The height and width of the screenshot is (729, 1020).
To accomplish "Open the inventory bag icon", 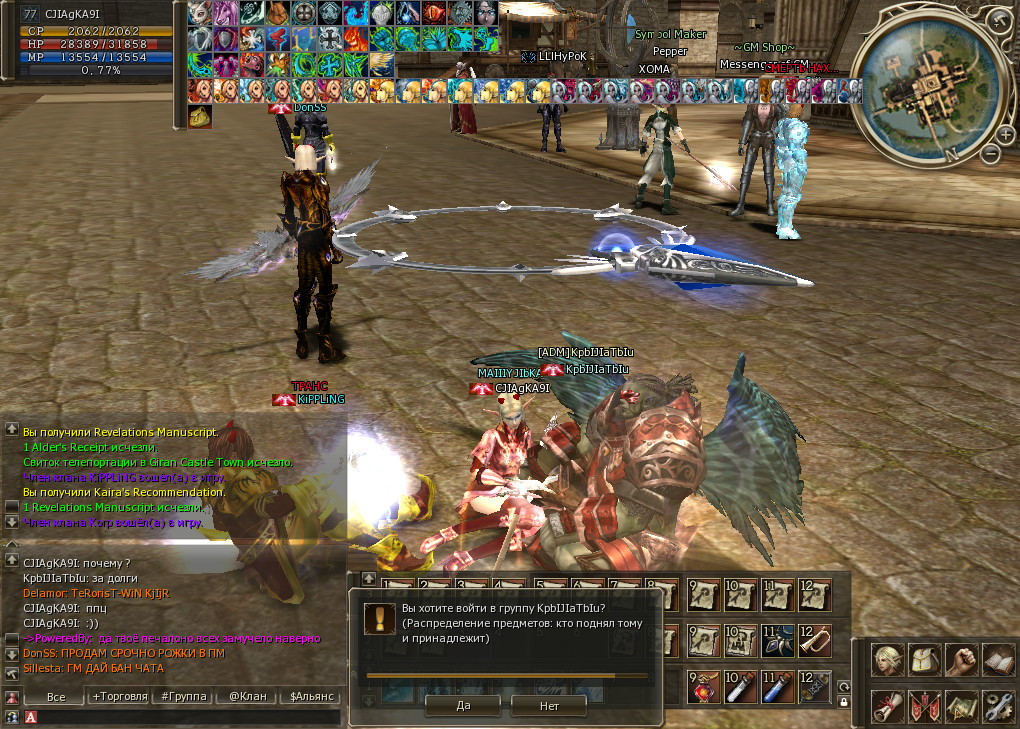I will click(x=924, y=660).
